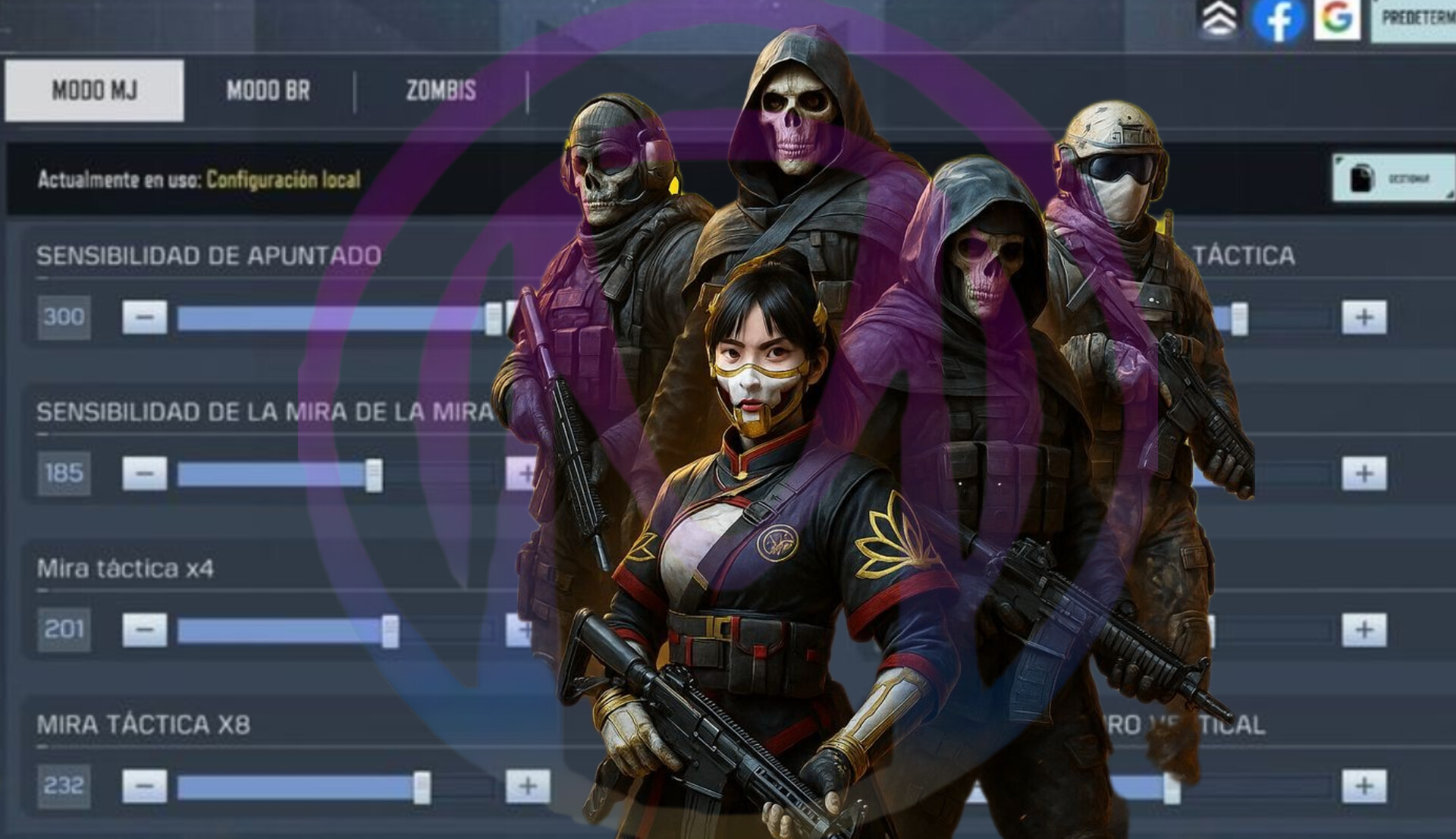Open the ZOMBIS sensitivity tab
This screenshot has width=1456, height=839.
point(441,91)
